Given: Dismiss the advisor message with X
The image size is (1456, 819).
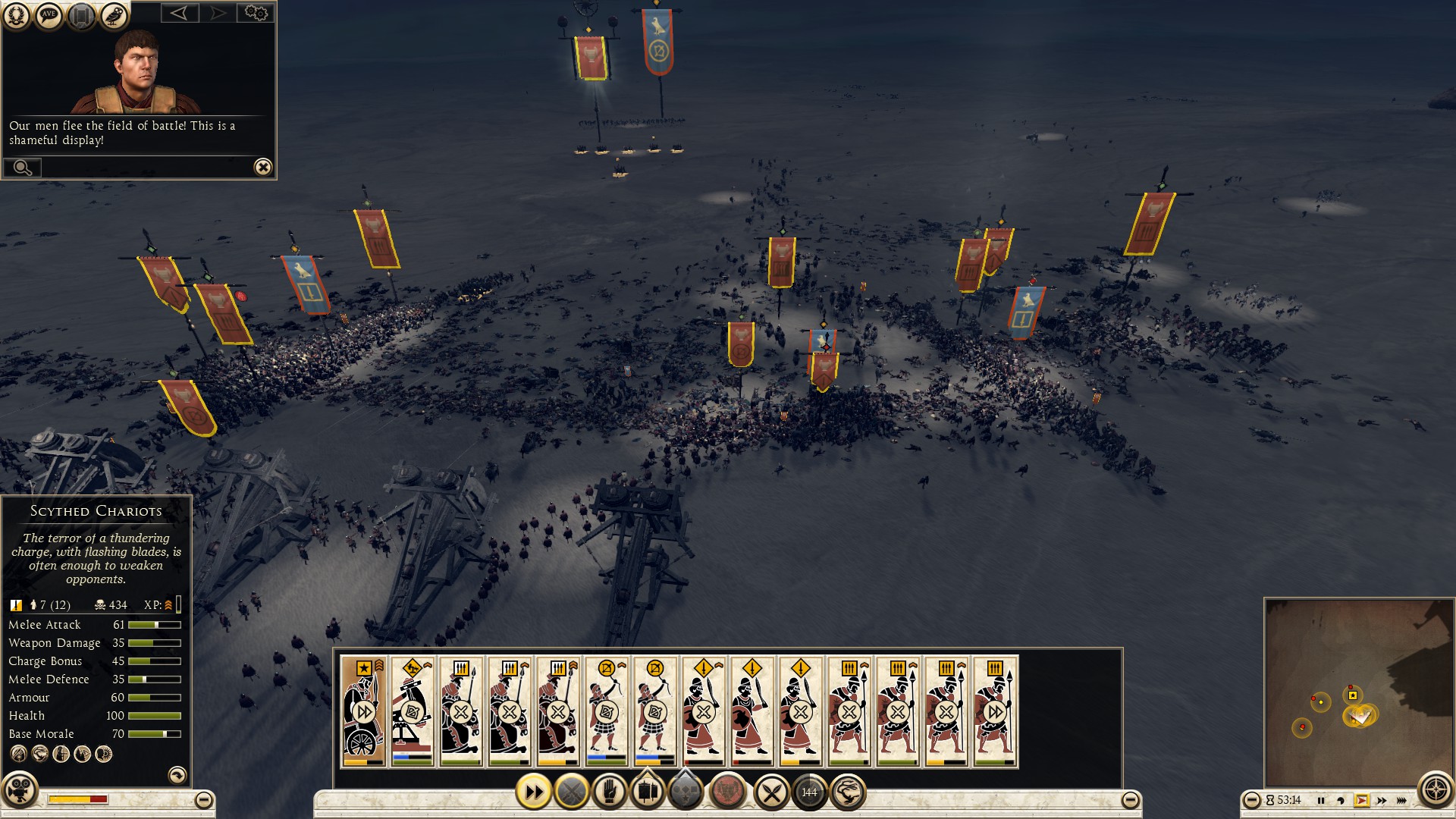Looking at the screenshot, I should click(x=262, y=167).
